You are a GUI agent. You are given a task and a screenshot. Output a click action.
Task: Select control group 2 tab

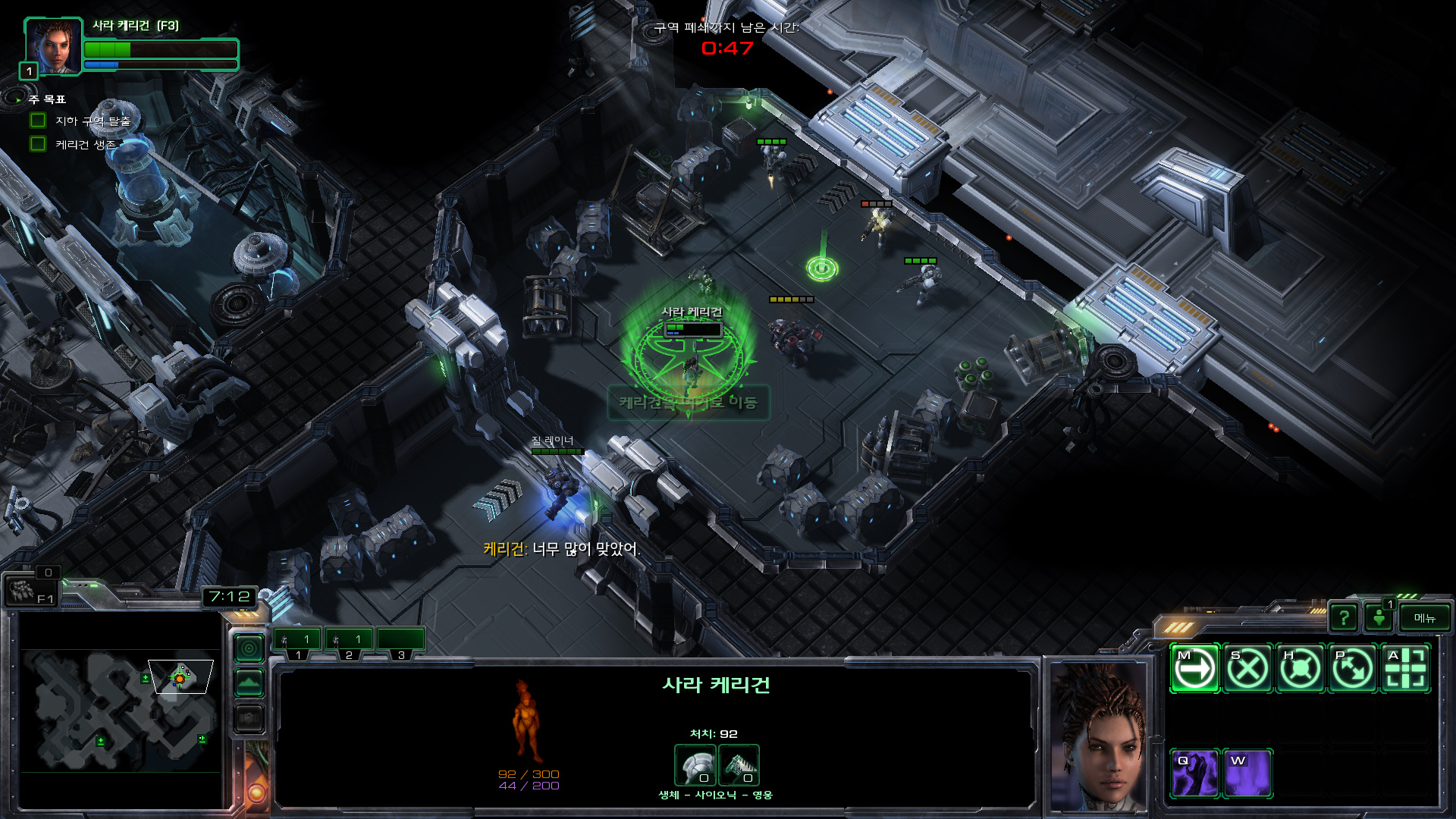click(x=349, y=641)
